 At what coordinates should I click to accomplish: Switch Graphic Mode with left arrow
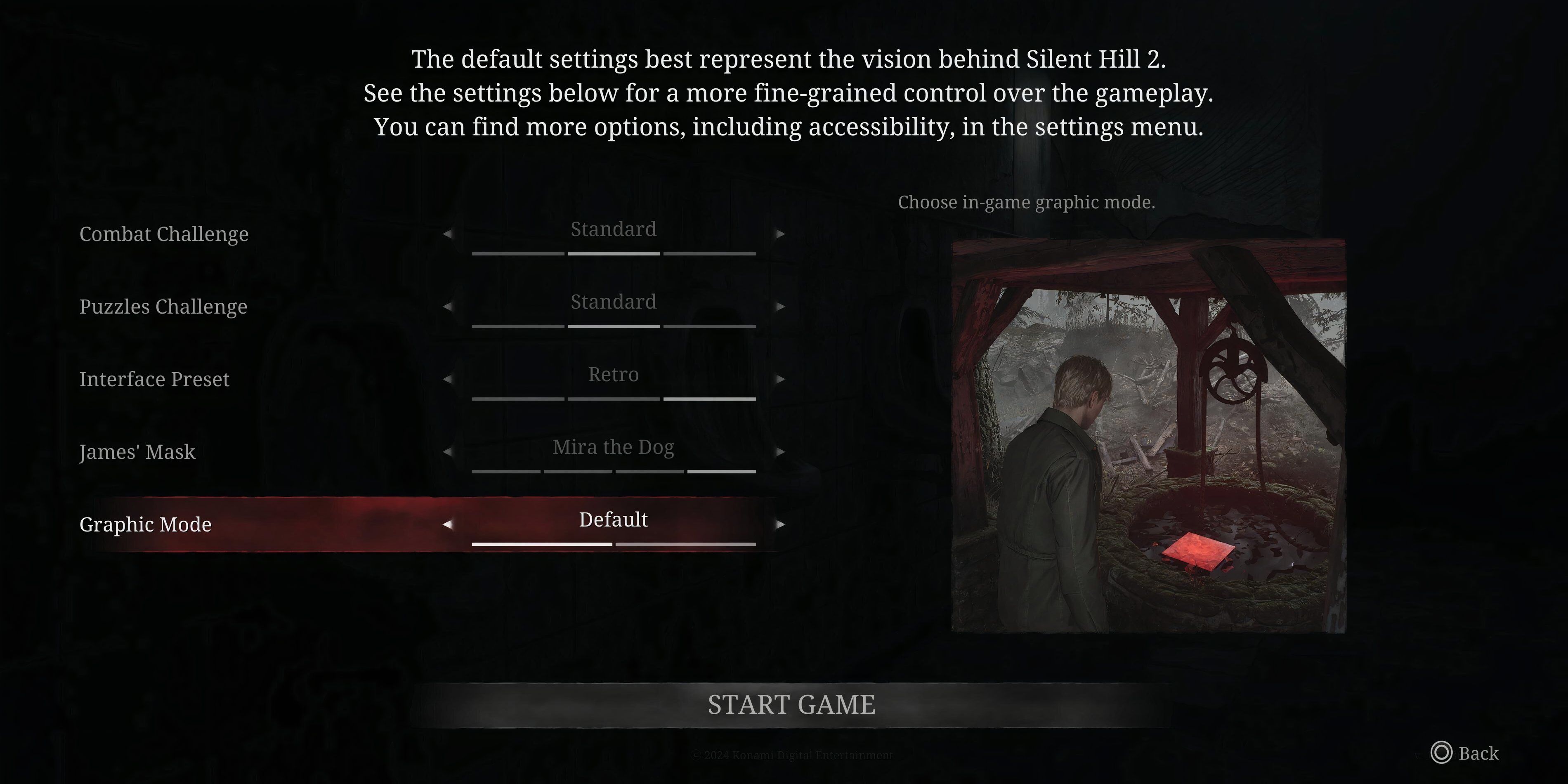point(447,524)
